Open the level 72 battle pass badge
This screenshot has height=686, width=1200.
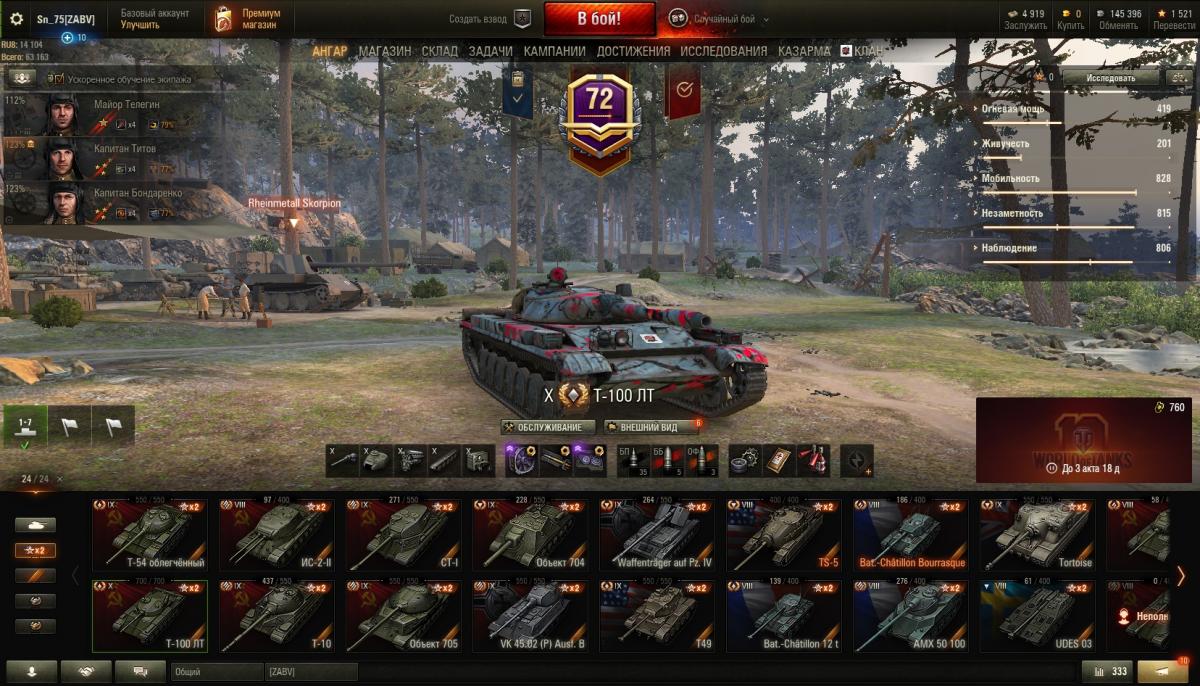tap(599, 115)
